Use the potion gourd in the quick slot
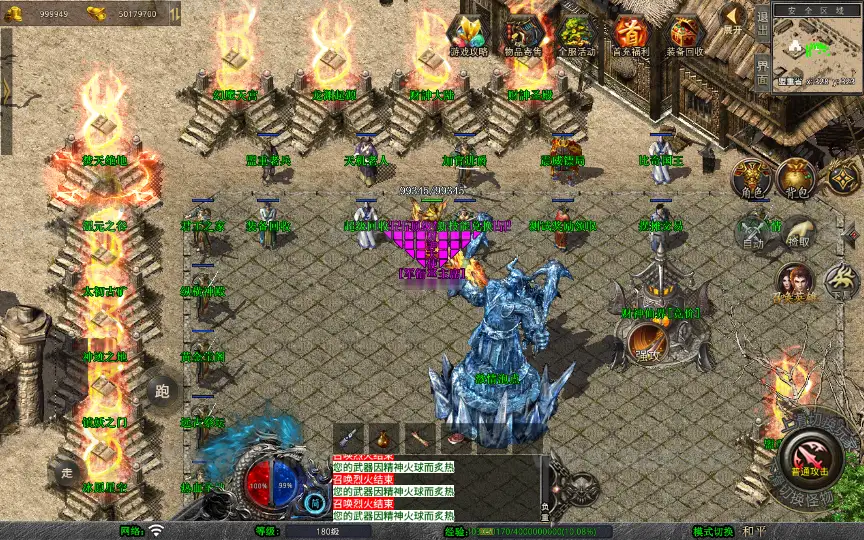Viewport: 864px width, 540px height. [x=383, y=438]
